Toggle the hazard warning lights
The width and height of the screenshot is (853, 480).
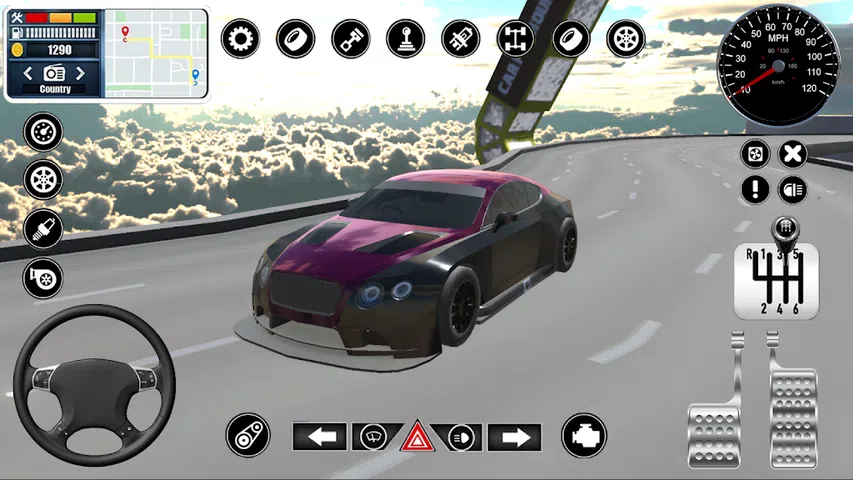pos(417,437)
